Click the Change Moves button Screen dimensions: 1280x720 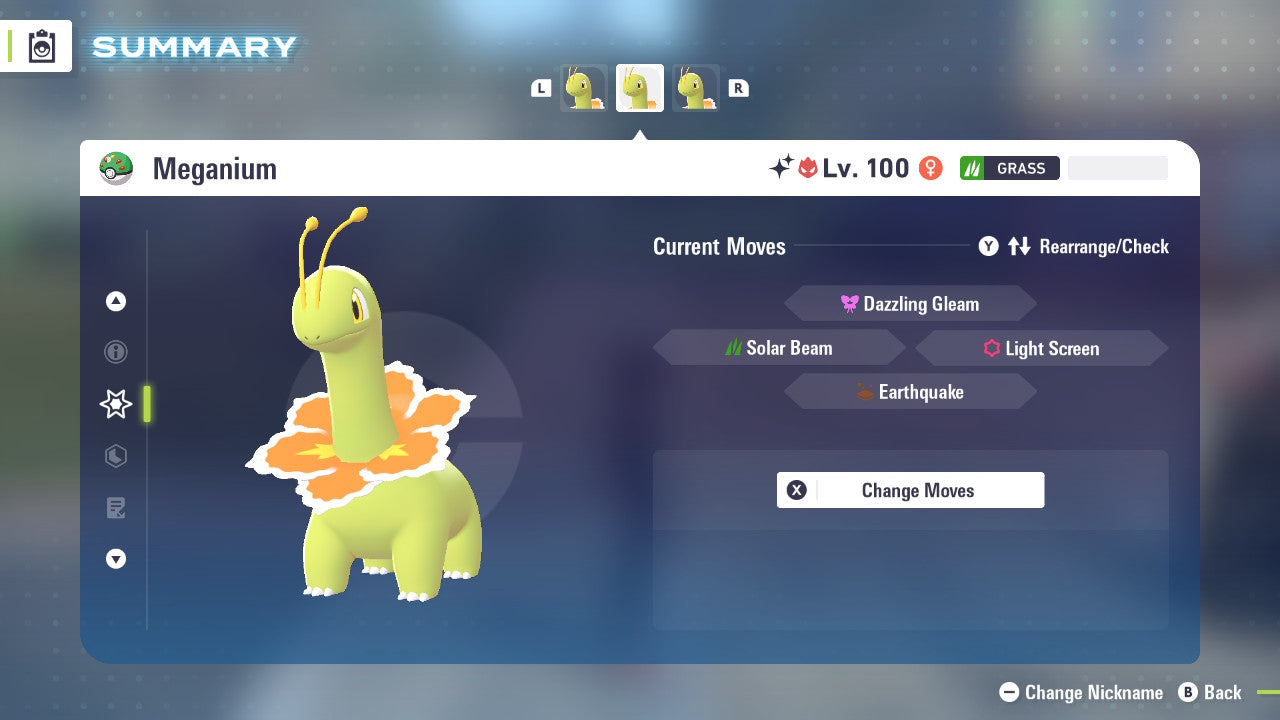[x=910, y=490]
